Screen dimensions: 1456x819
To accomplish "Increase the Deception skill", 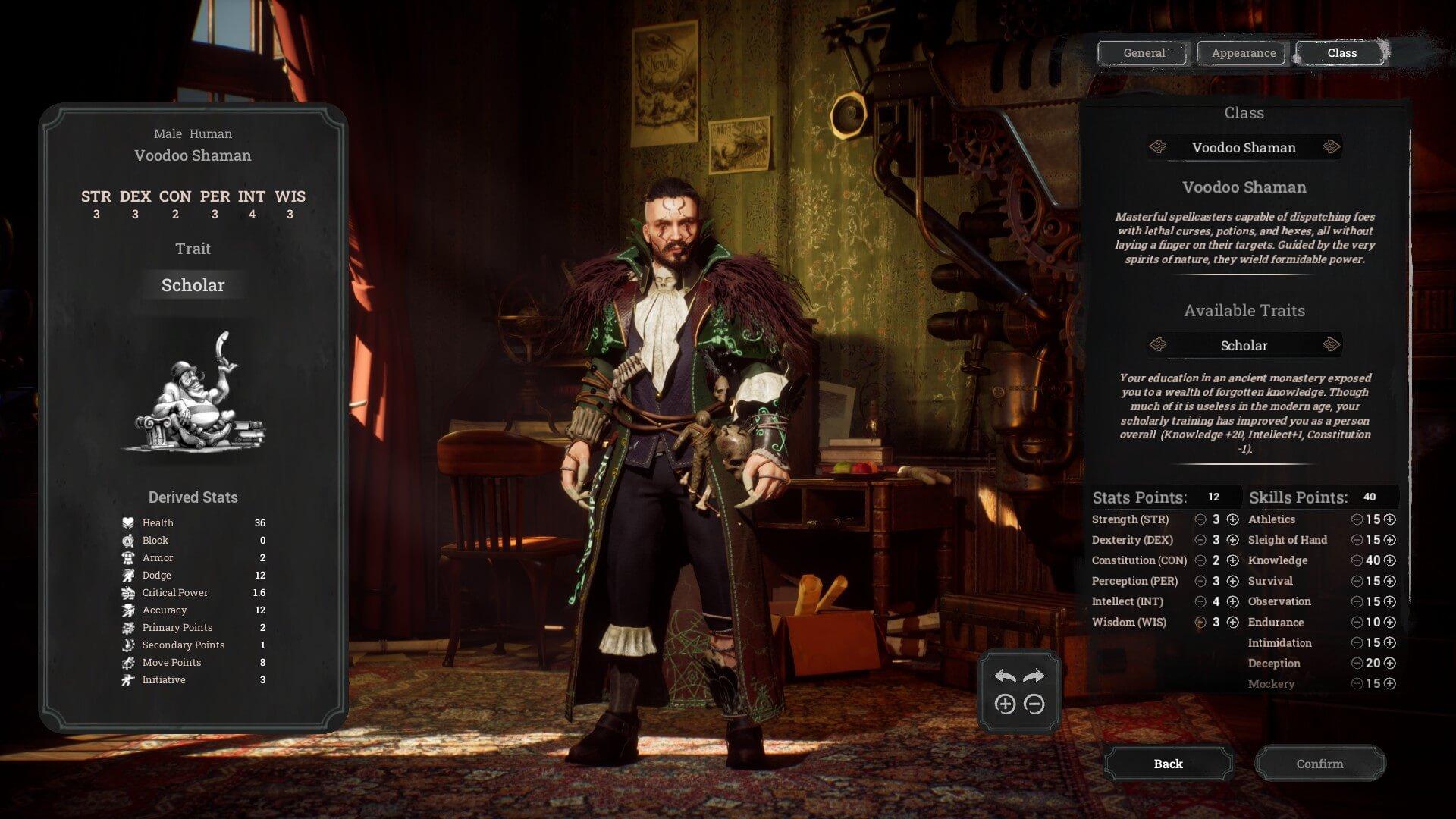I will click(x=1390, y=663).
